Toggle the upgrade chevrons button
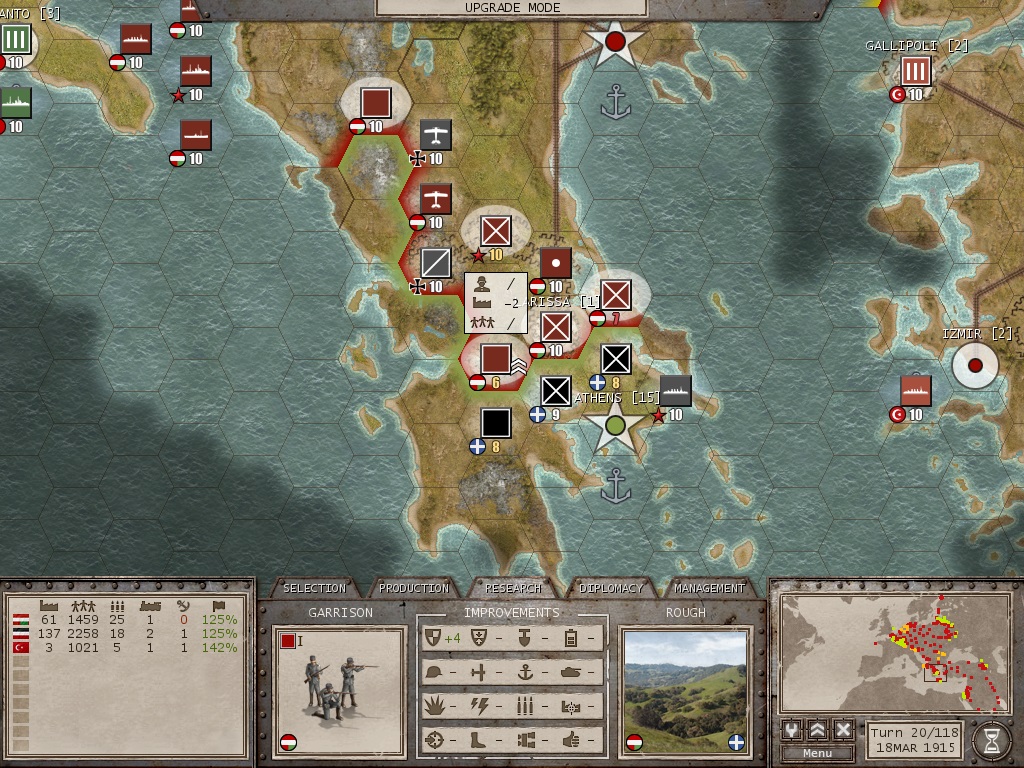1024x768 pixels. pyautogui.click(x=818, y=729)
